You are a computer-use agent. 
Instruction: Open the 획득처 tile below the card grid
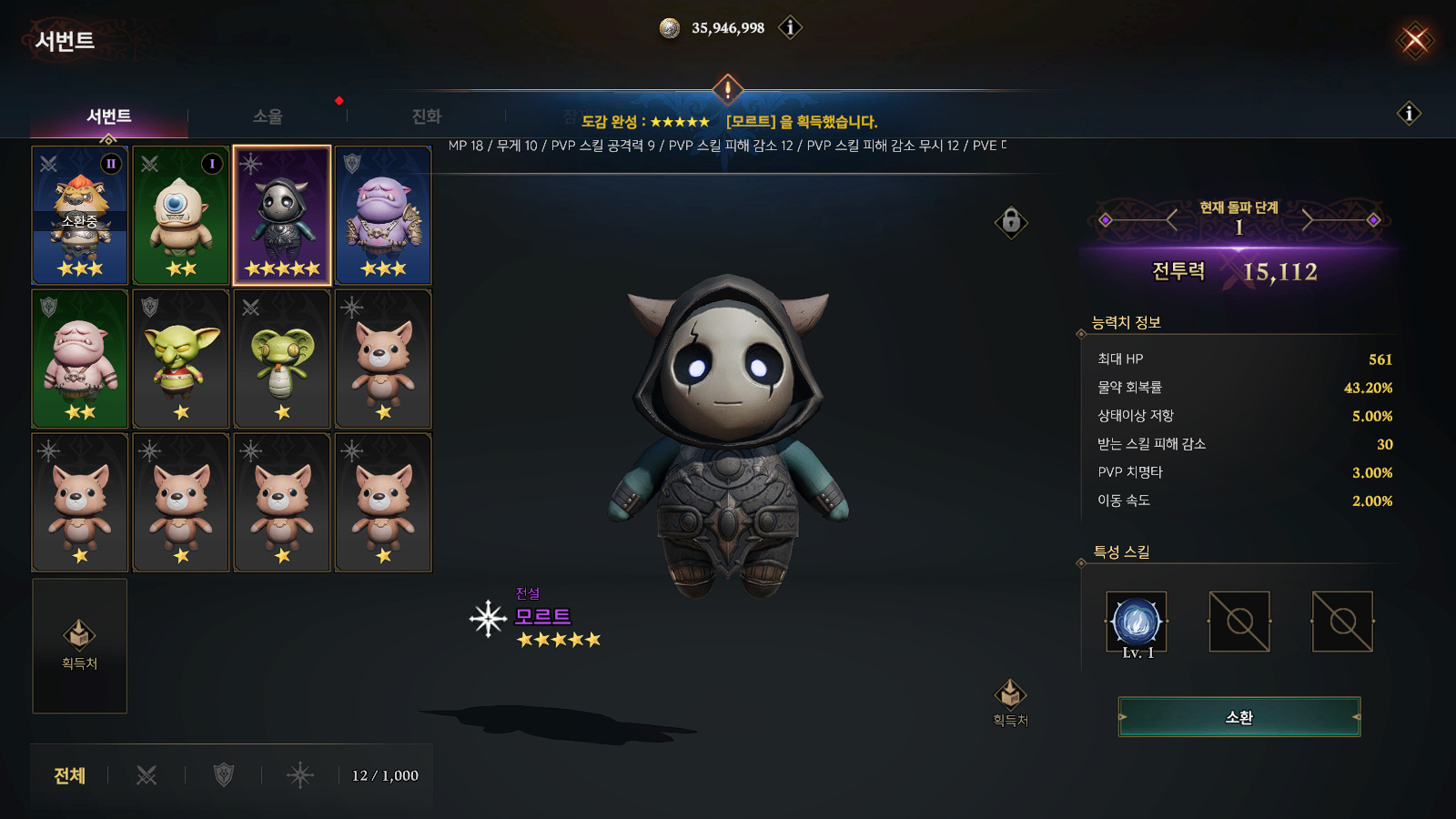[x=79, y=645]
